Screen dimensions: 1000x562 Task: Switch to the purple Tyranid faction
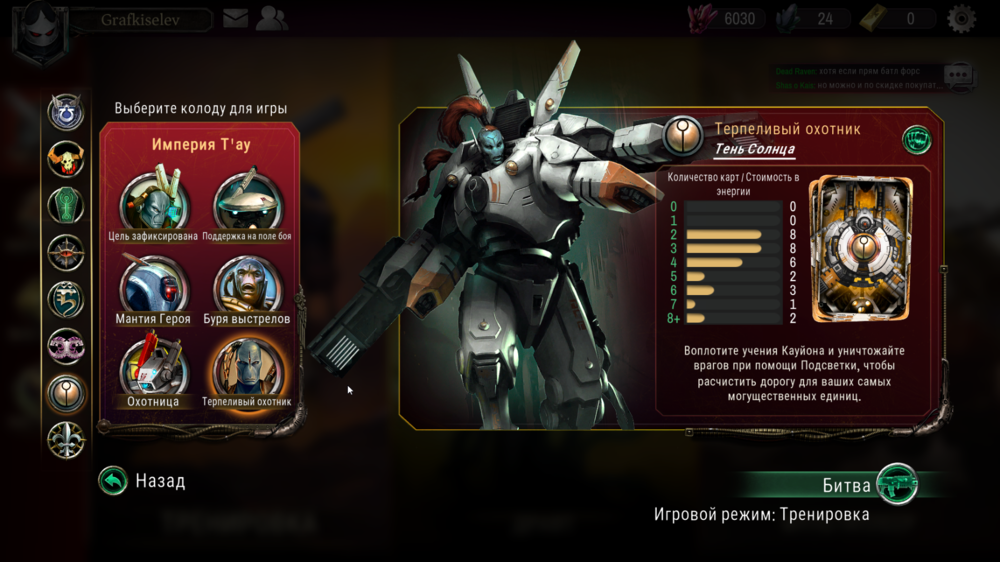(66, 346)
